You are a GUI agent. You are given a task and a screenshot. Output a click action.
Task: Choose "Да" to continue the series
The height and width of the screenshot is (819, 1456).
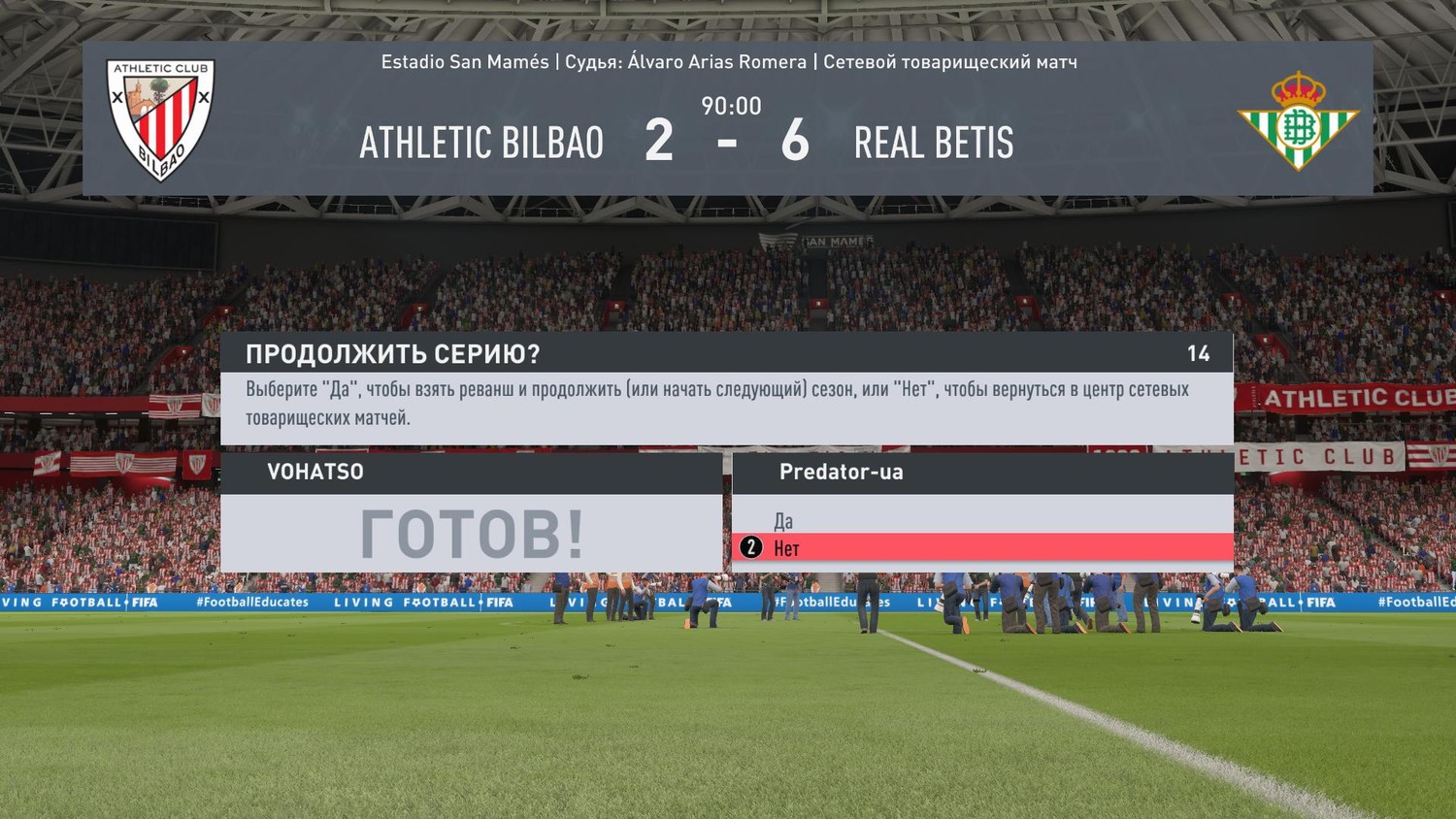pyautogui.click(x=783, y=521)
